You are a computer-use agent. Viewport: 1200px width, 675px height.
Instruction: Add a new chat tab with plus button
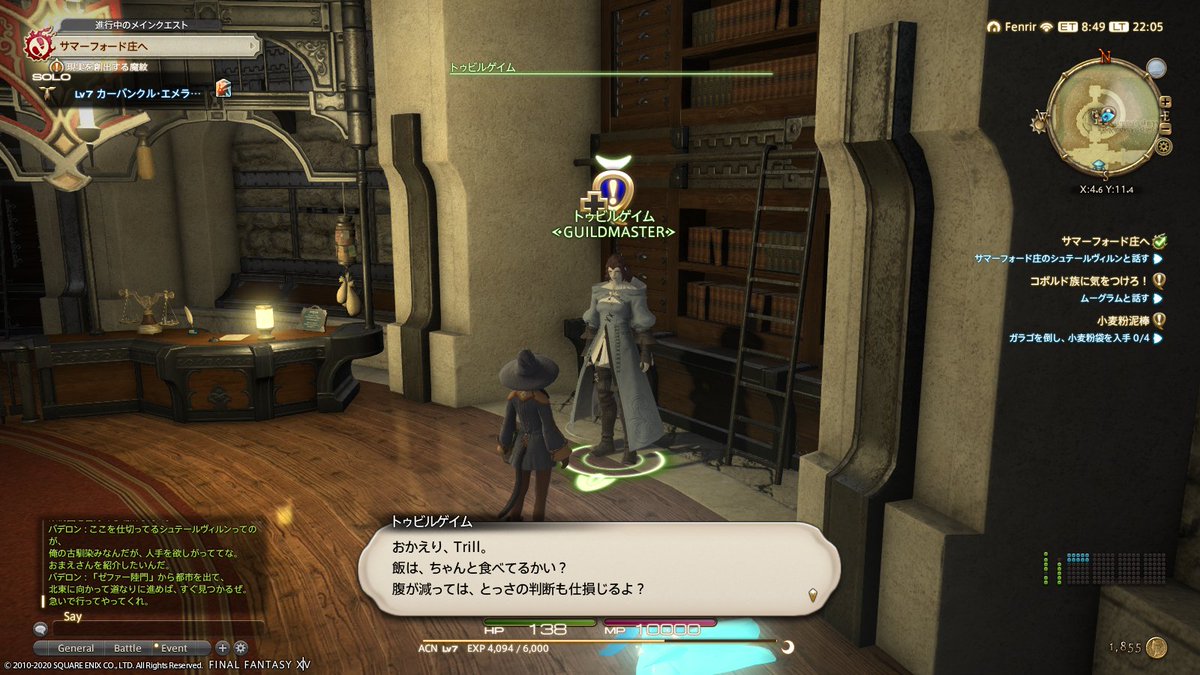pos(222,648)
